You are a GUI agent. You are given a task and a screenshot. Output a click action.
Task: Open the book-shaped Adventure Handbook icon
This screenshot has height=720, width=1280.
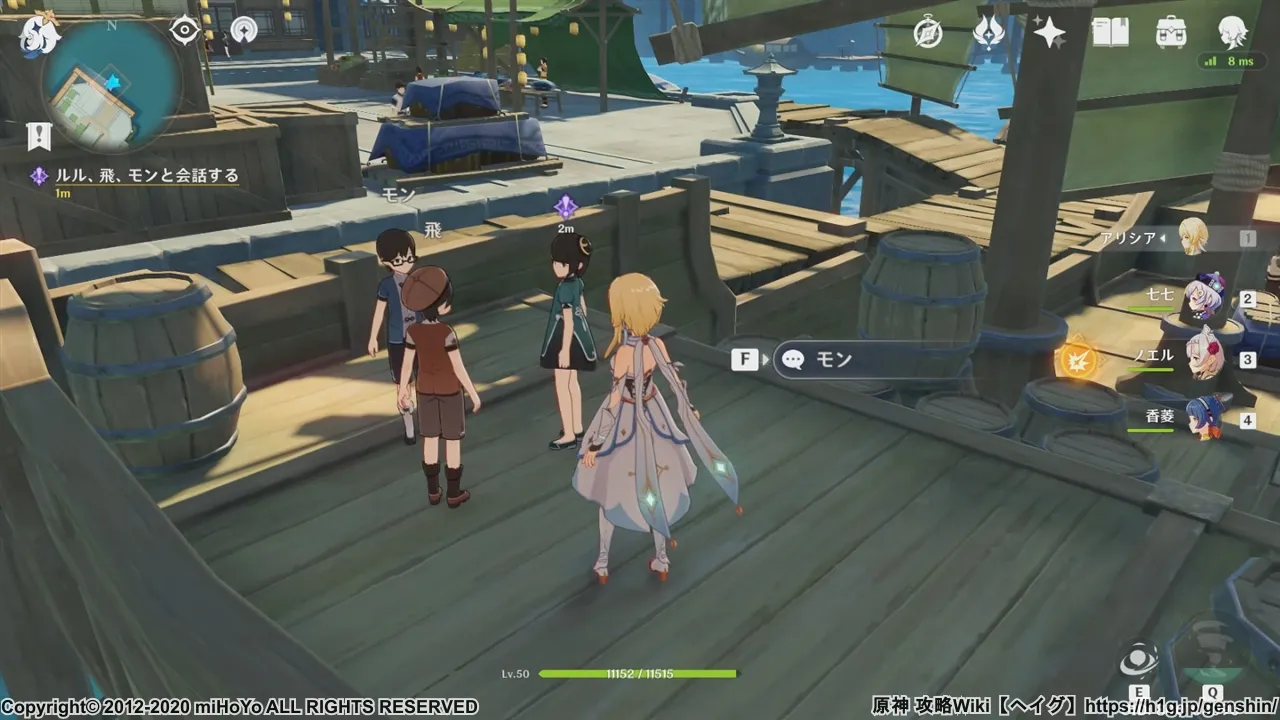[1110, 33]
